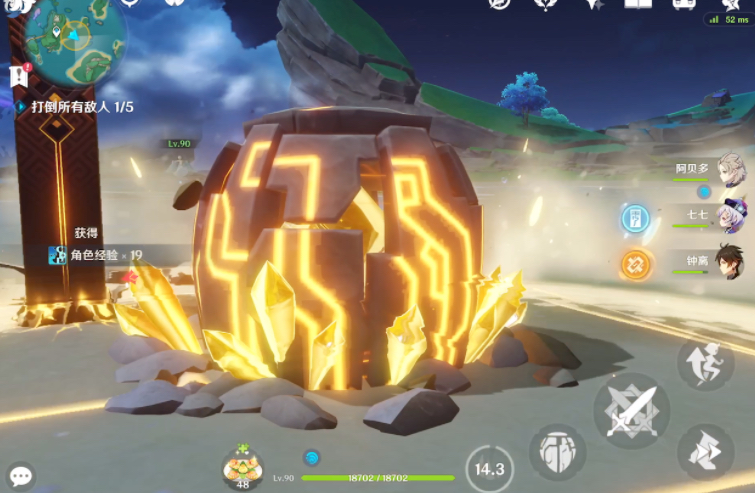Open the quest log exclamation icon
755x493 pixels.
(x=18, y=75)
